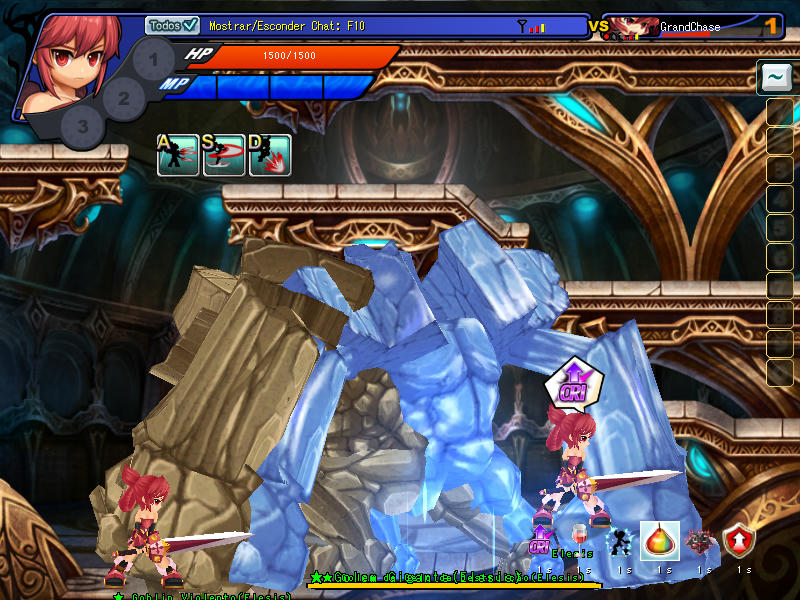Click the black silhouette buff icon
The image size is (800, 600).
pos(620,541)
